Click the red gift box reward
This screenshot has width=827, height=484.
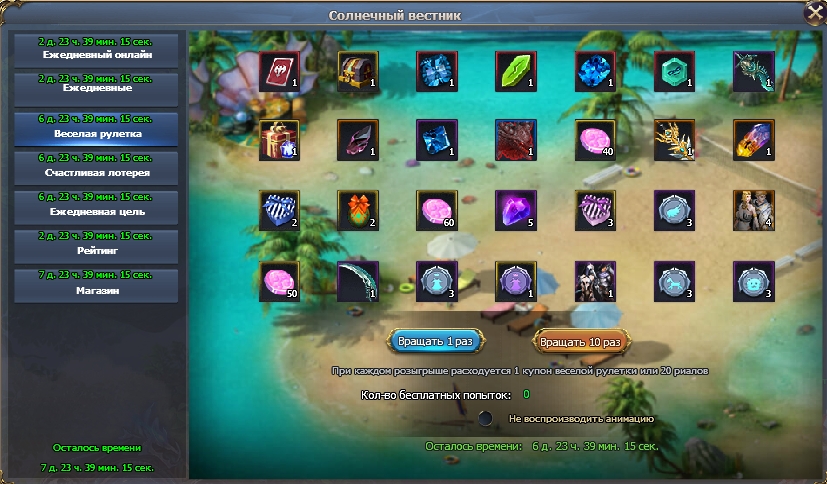point(279,141)
